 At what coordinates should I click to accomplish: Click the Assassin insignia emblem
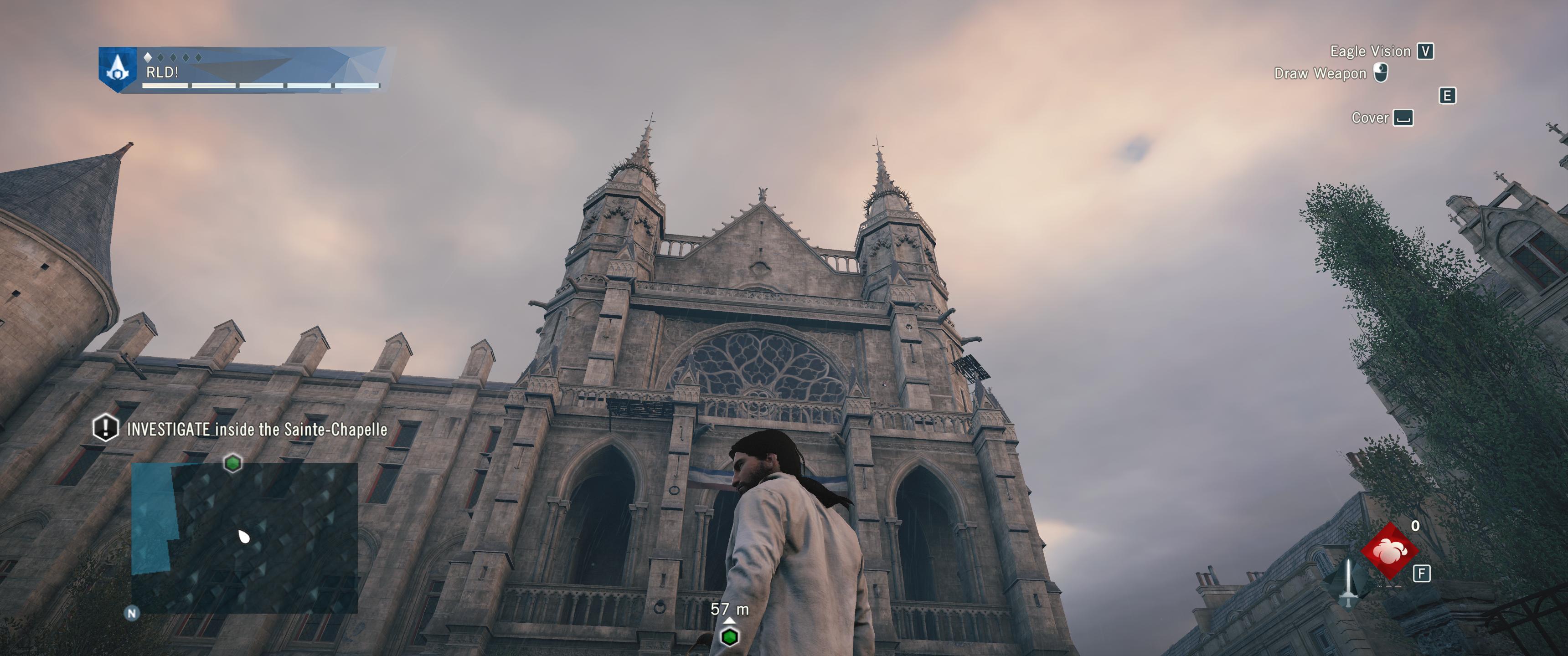click(118, 69)
